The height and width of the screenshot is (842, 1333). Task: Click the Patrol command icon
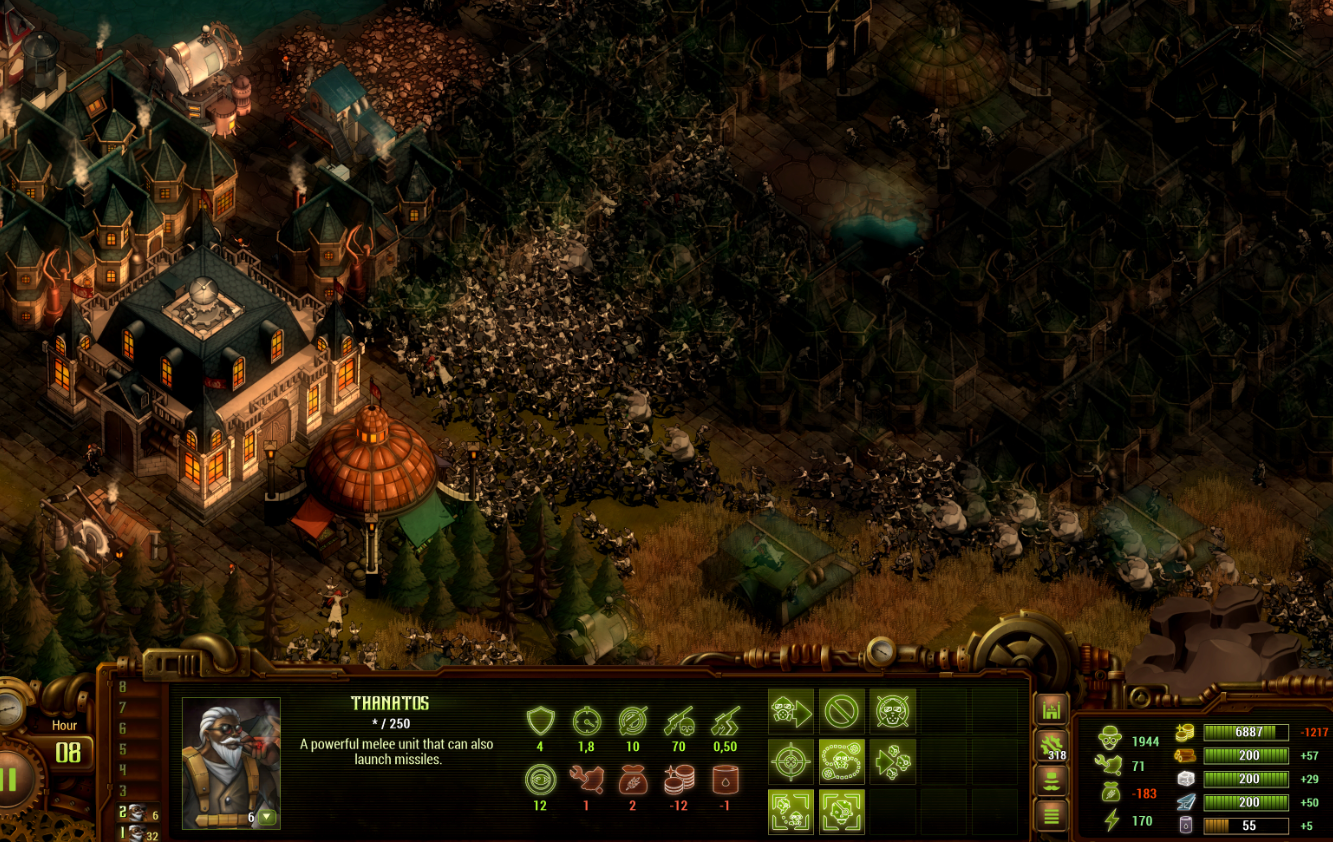tap(842, 762)
